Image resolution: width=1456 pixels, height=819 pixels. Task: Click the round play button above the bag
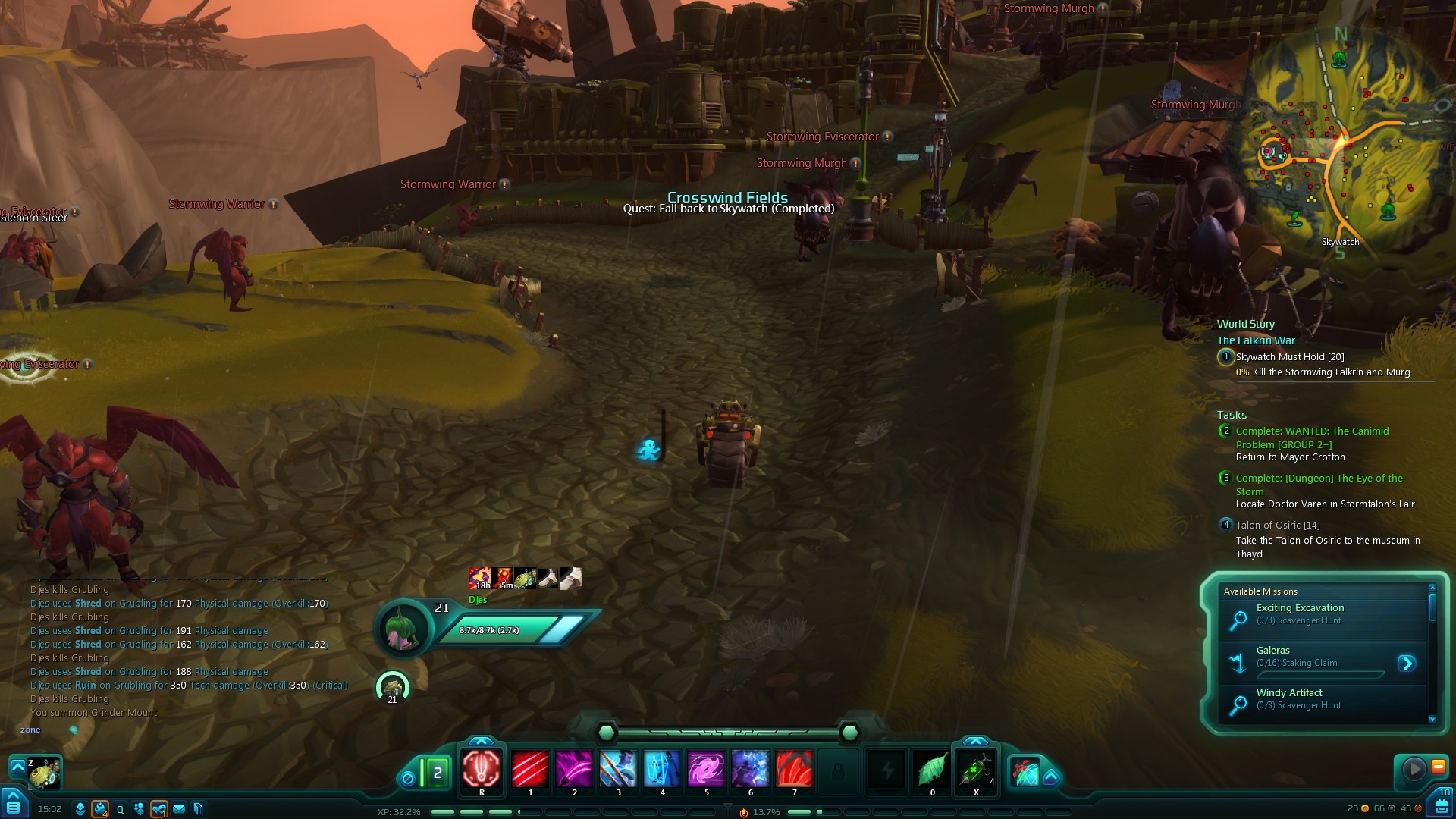pos(1414,769)
